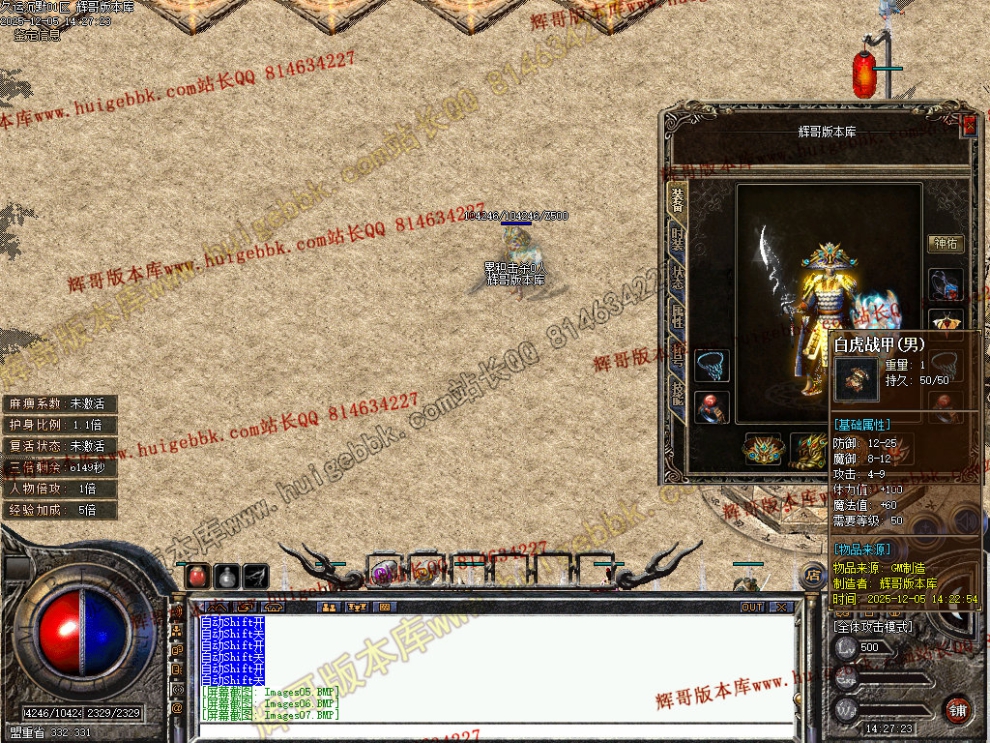This screenshot has height=743, width=990.
Task: Select the red gem ring slot
Action: [711, 406]
